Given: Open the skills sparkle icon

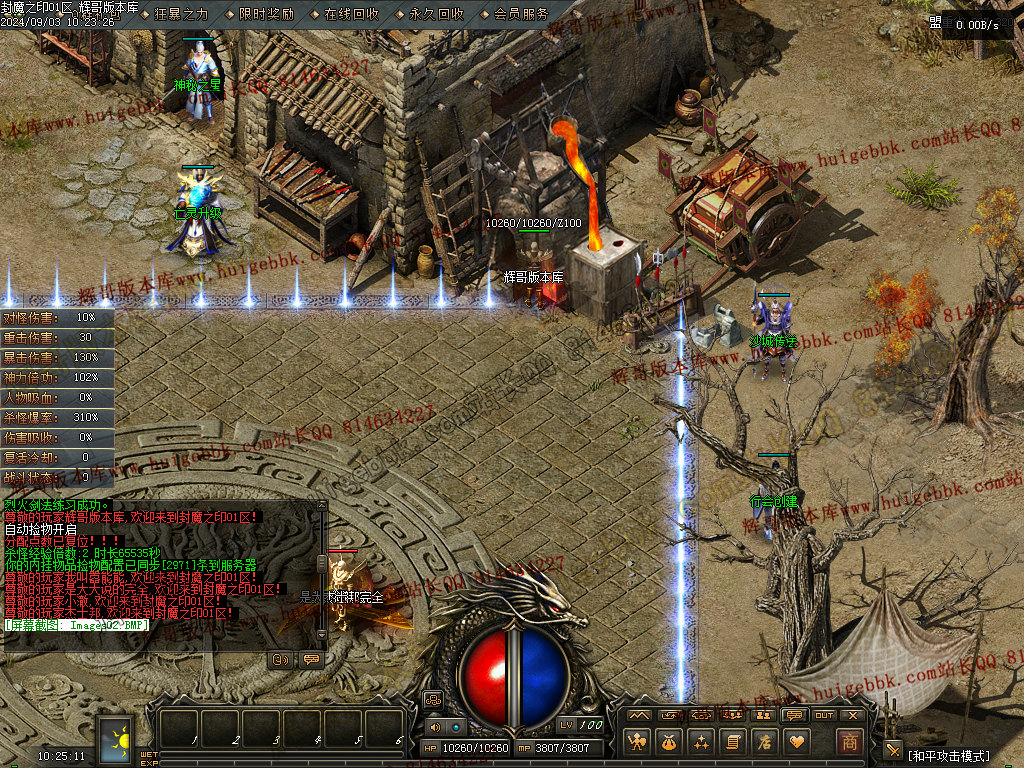Looking at the screenshot, I should pos(701,742).
